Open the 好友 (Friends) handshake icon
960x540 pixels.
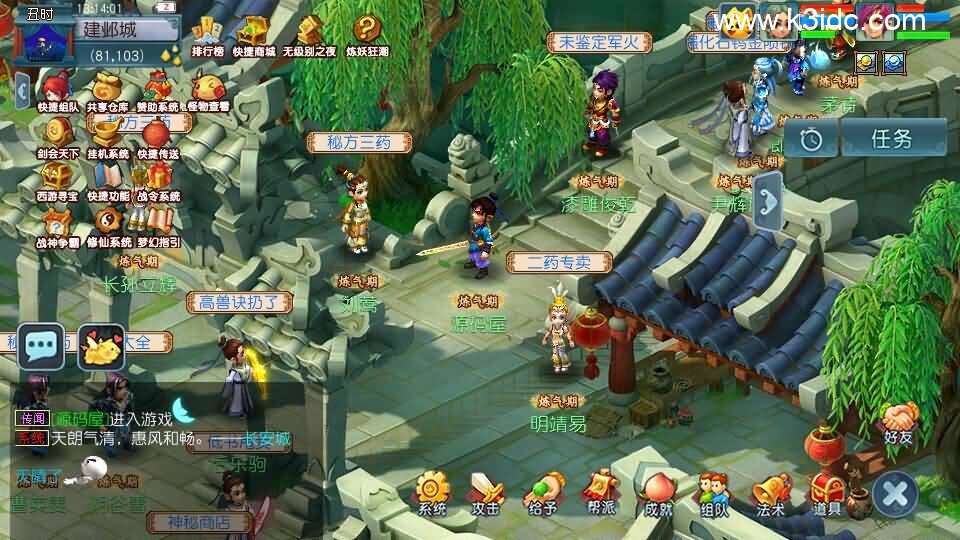point(898,422)
